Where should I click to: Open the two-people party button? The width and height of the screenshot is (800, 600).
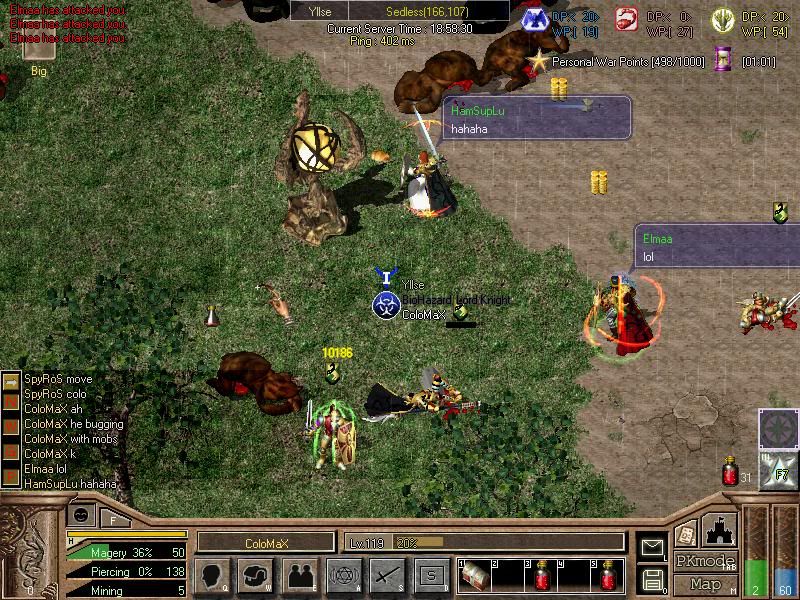(299, 575)
